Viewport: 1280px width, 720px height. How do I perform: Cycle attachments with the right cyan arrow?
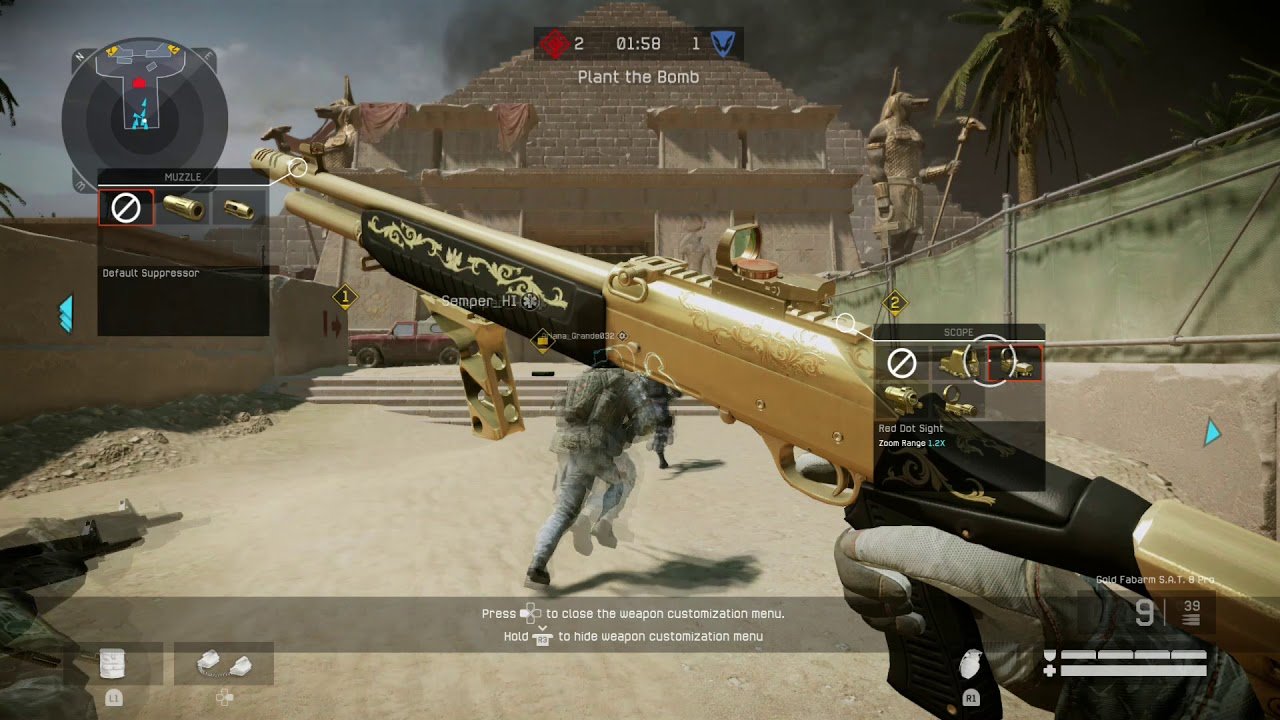[x=1213, y=432]
